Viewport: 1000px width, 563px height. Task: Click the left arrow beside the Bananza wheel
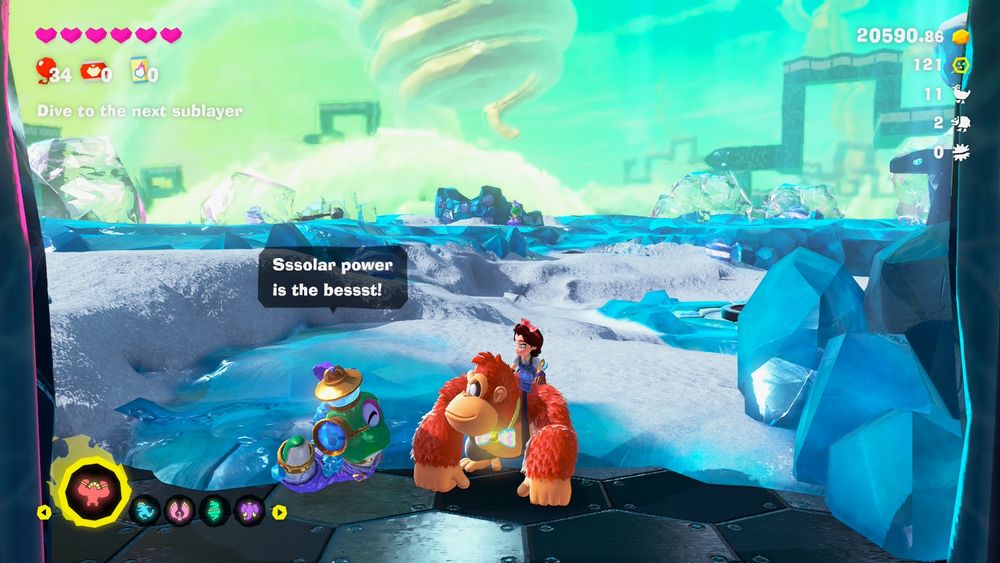(43, 512)
